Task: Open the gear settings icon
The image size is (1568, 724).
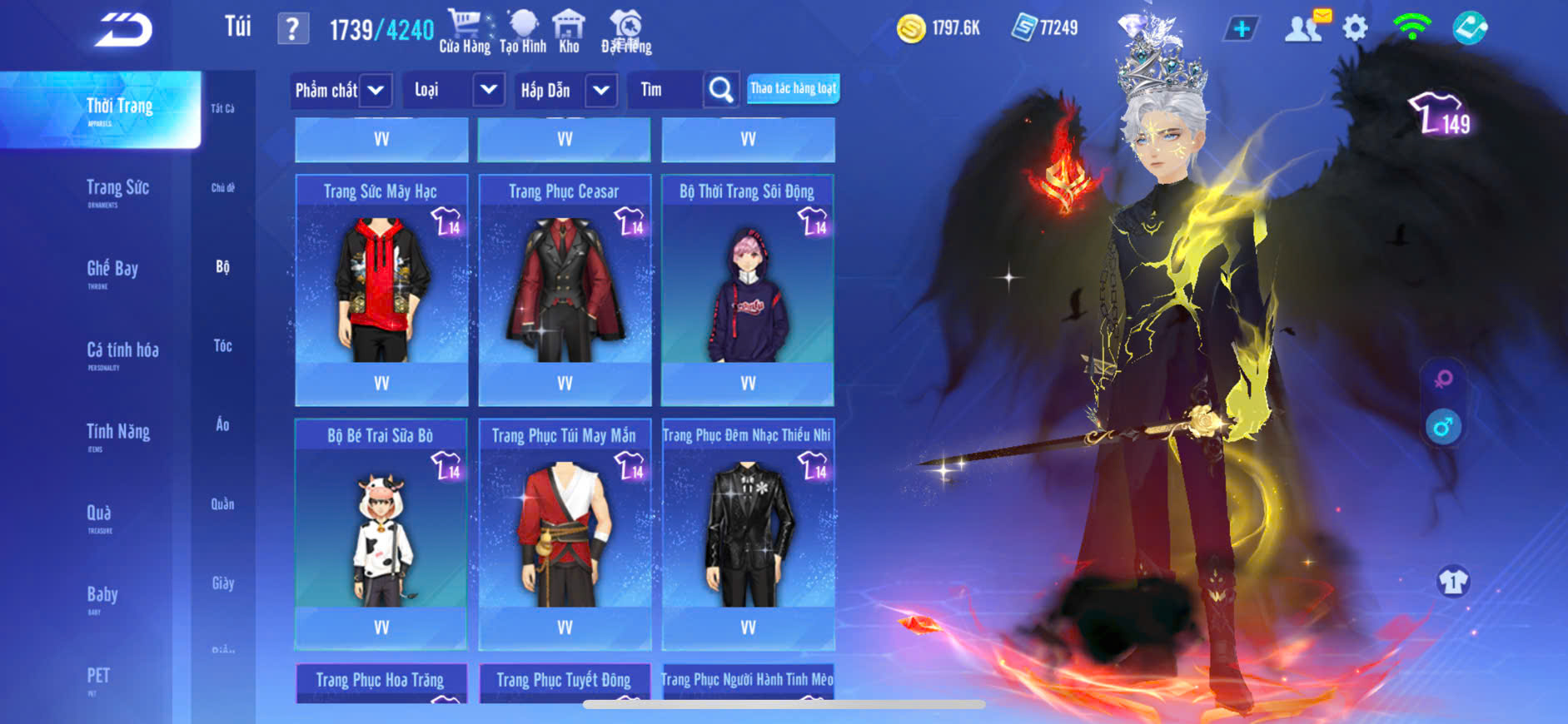Action: [x=1355, y=29]
